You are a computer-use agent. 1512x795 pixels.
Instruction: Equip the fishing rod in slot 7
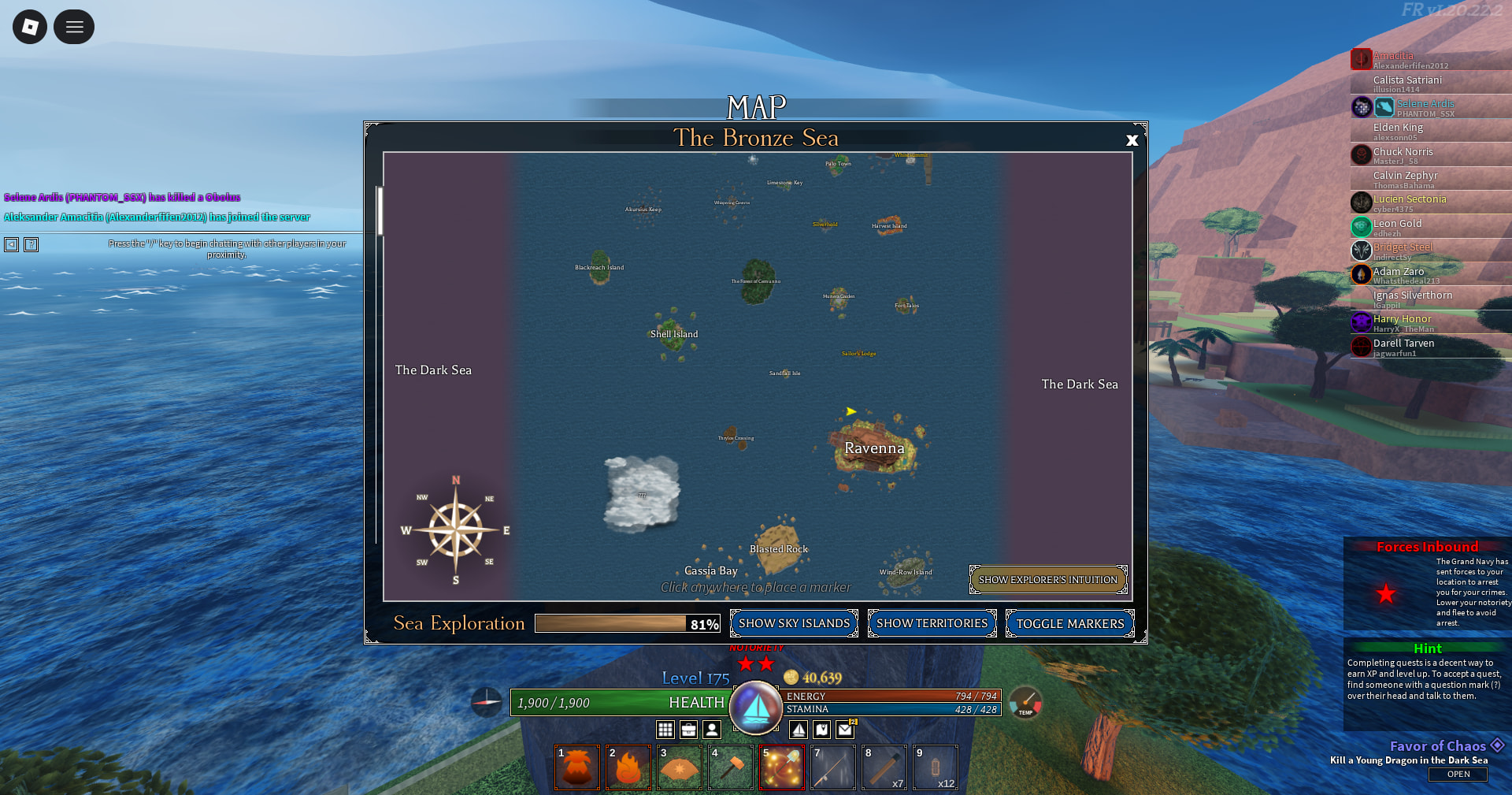(x=833, y=767)
